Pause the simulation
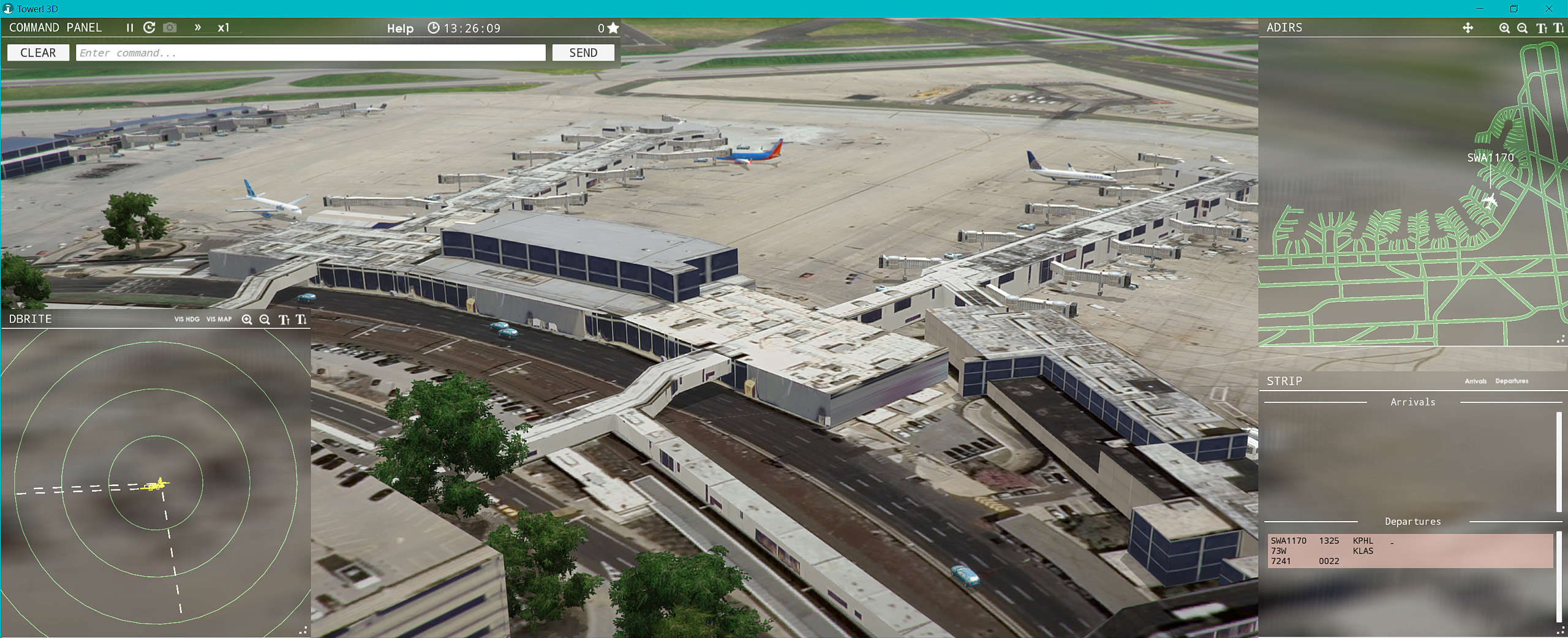The width and height of the screenshot is (1568, 638). coord(130,28)
